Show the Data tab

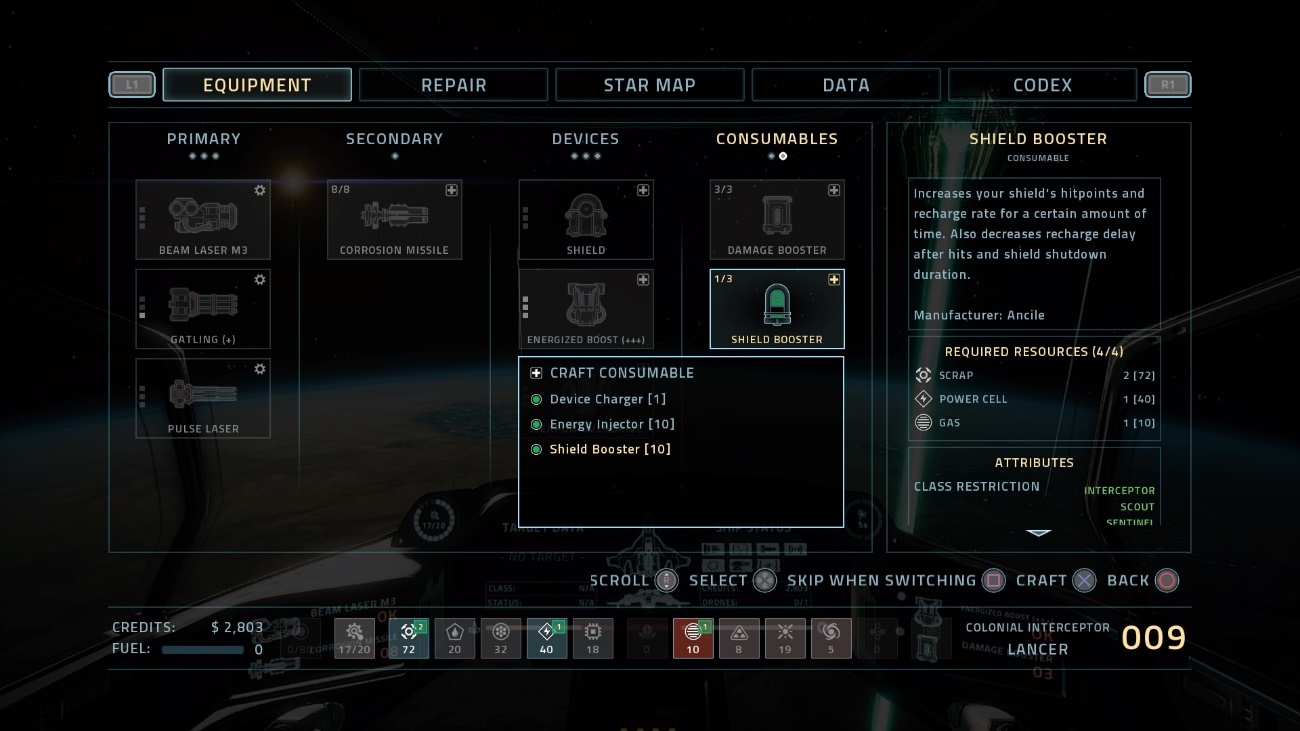pyautogui.click(x=845, y=85)
